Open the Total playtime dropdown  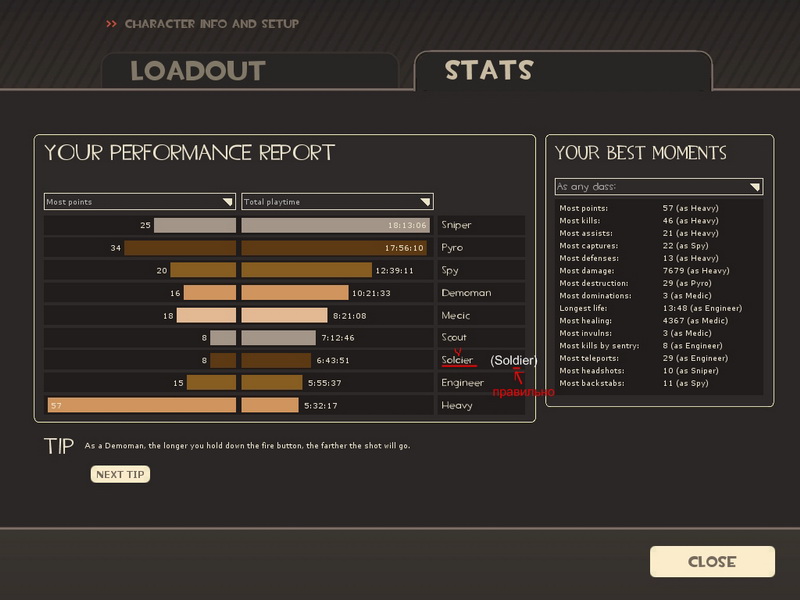(x=337, y=202)
